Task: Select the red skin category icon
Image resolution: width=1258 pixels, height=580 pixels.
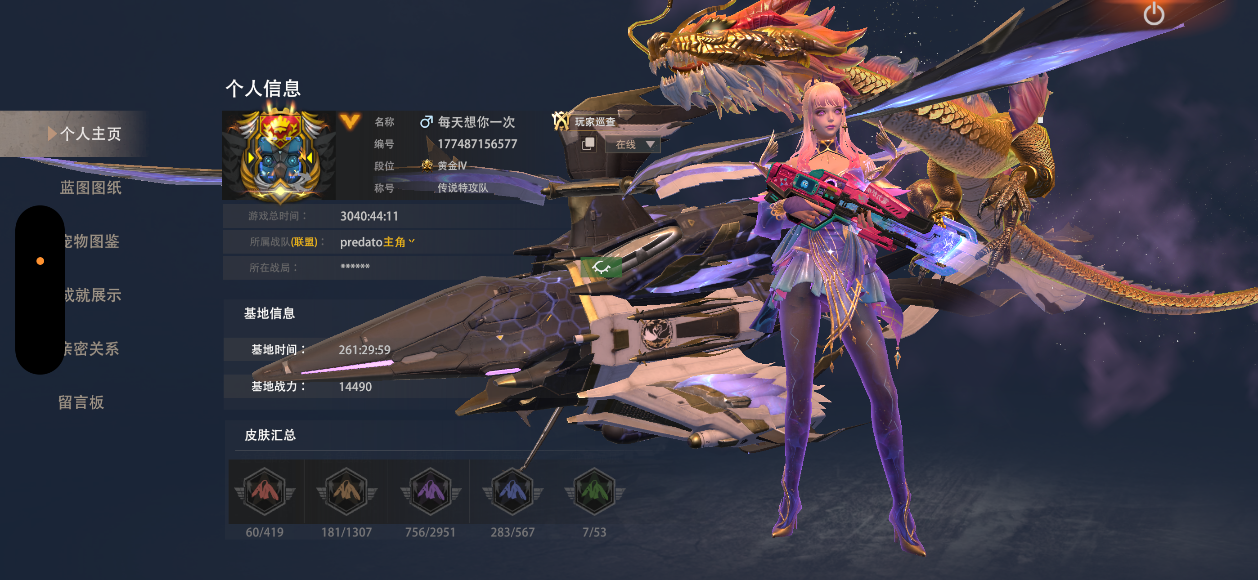Action: coord(265,491)
